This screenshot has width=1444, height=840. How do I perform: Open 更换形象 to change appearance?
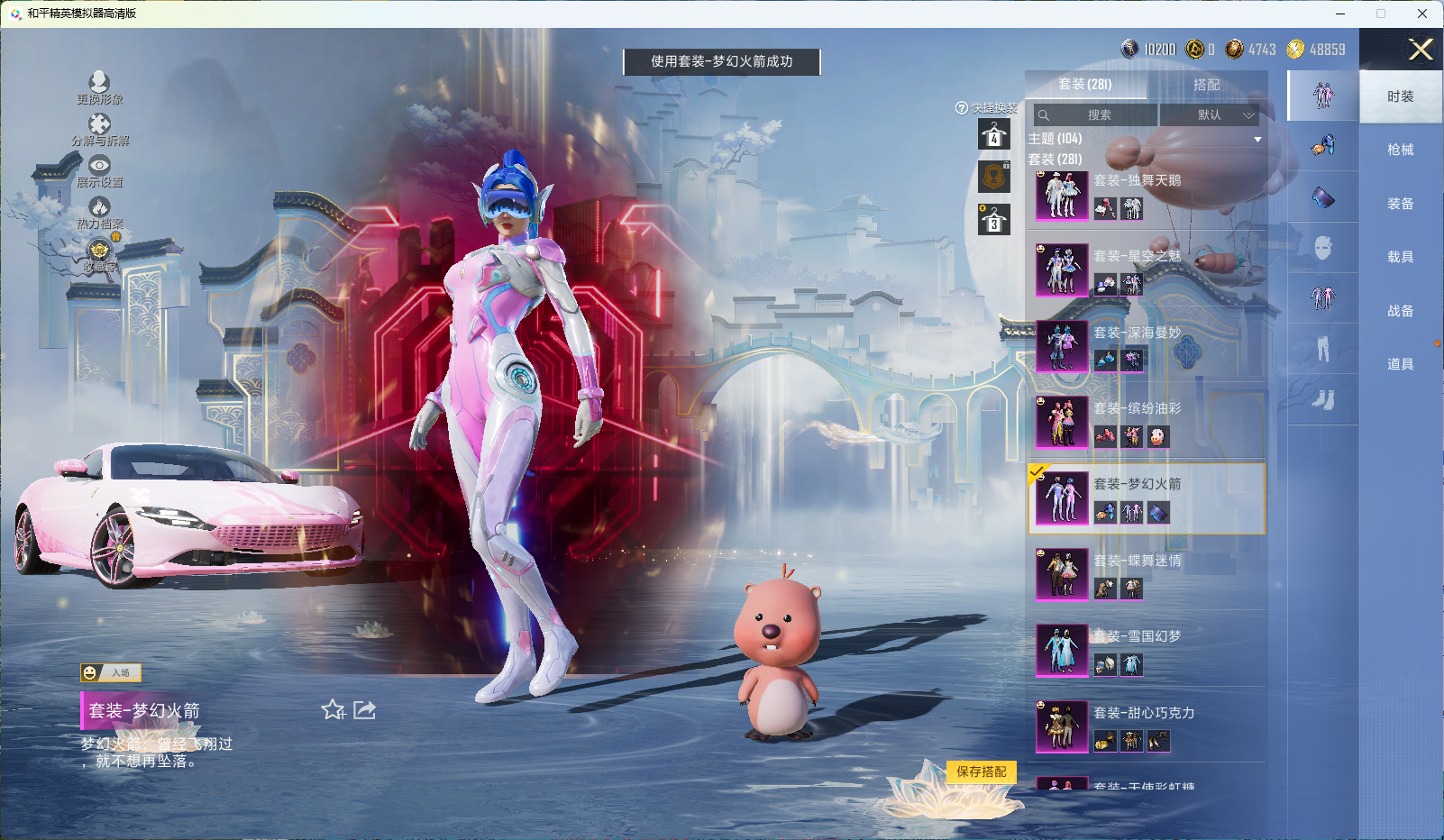99,87
